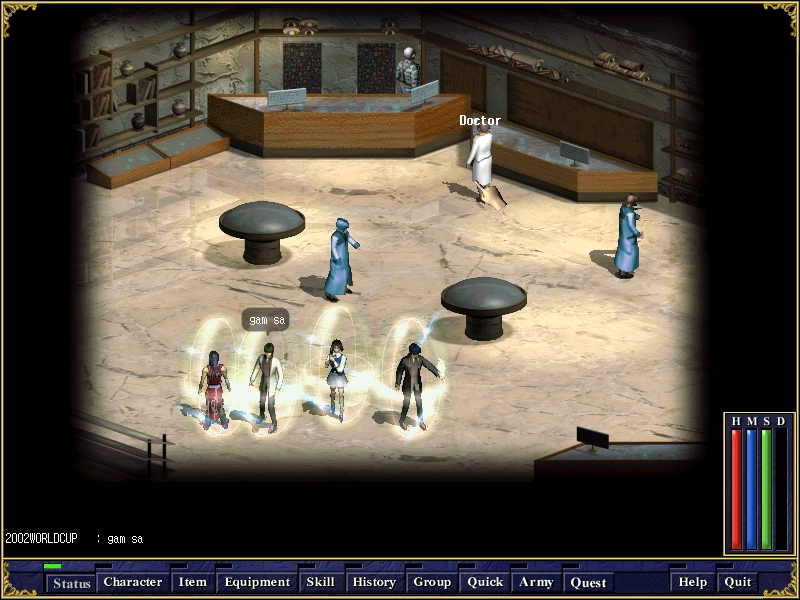
Task: Open the Skill window
Action: pos(320,582)
